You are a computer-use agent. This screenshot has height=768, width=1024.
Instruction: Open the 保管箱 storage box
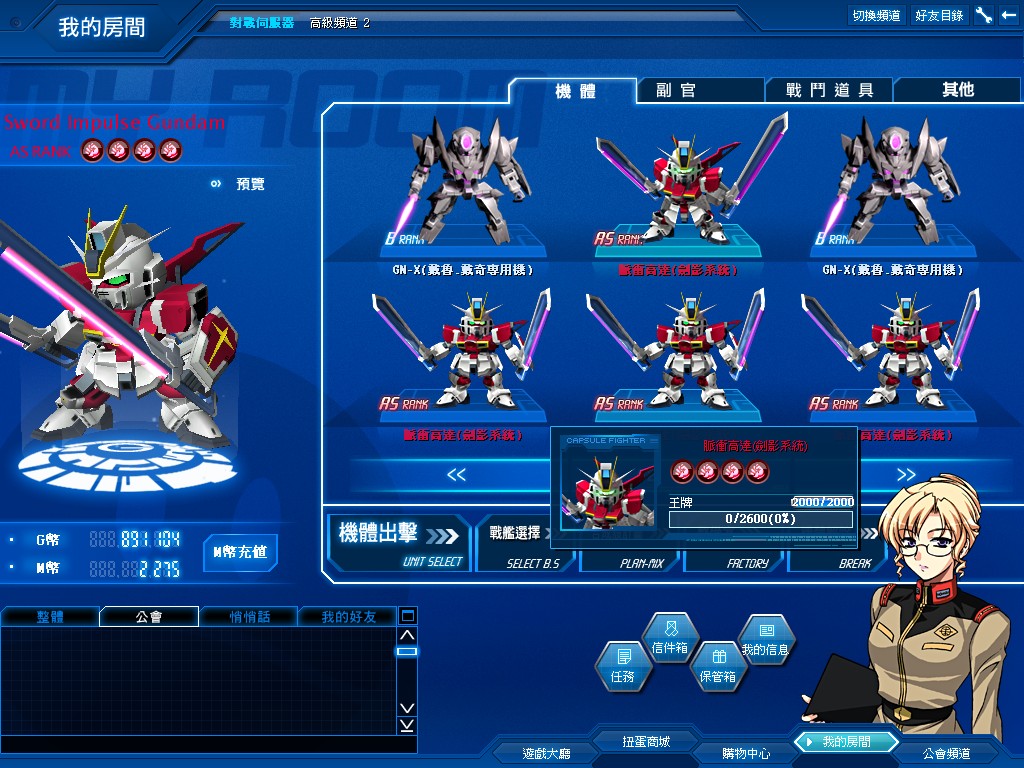tap(716, 665)
